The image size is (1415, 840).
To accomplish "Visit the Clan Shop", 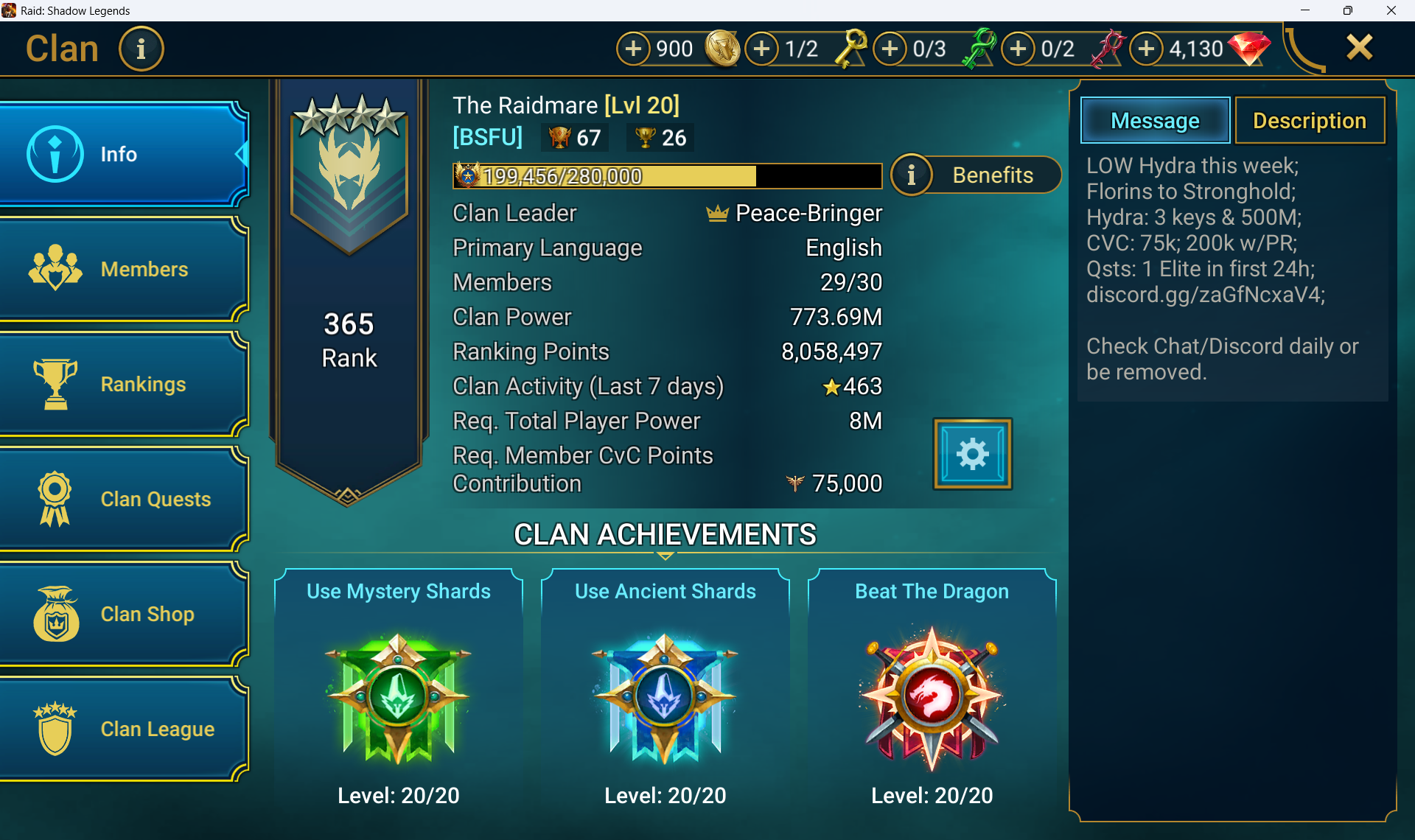I will pos(124,614).
